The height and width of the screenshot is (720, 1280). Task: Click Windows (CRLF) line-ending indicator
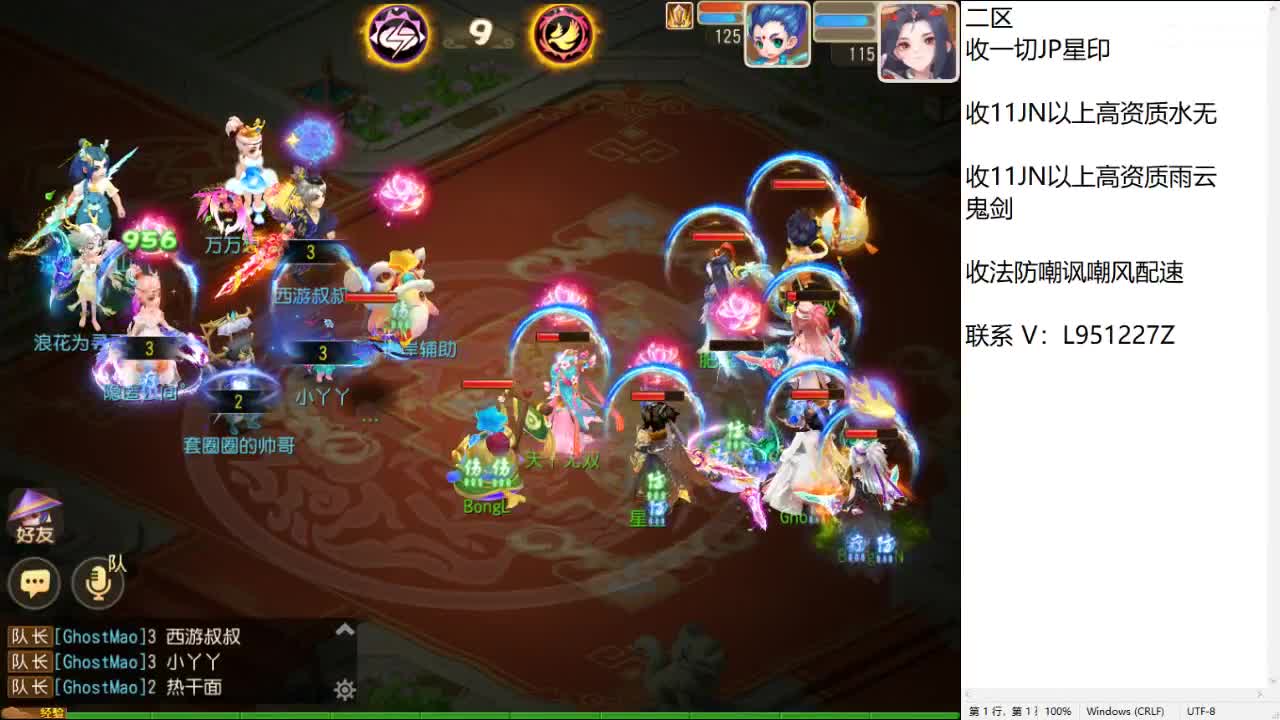tap(1124, 711)
